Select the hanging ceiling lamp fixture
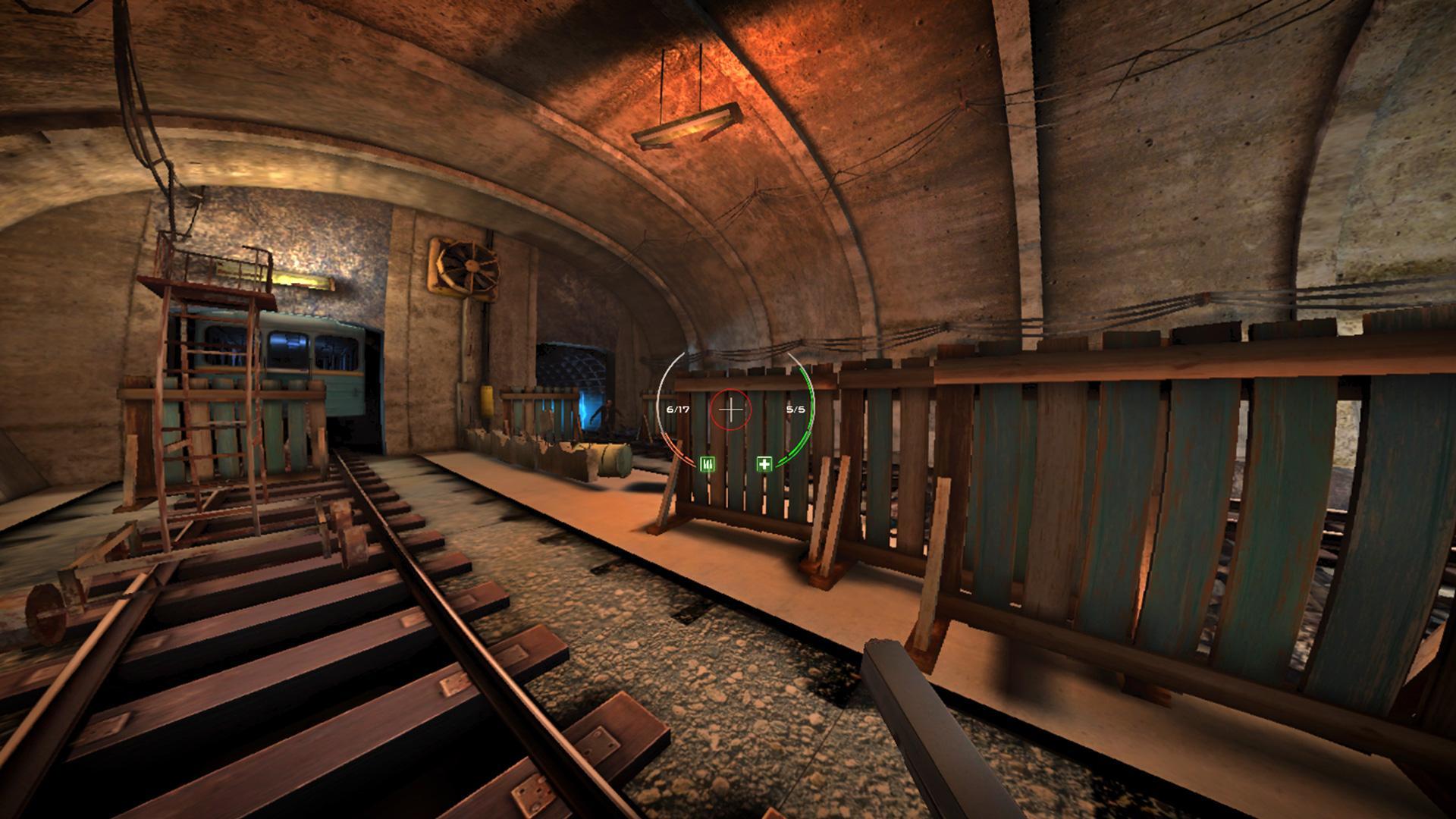This screenshot has height=819, width=1456. (x=686, y=125)
